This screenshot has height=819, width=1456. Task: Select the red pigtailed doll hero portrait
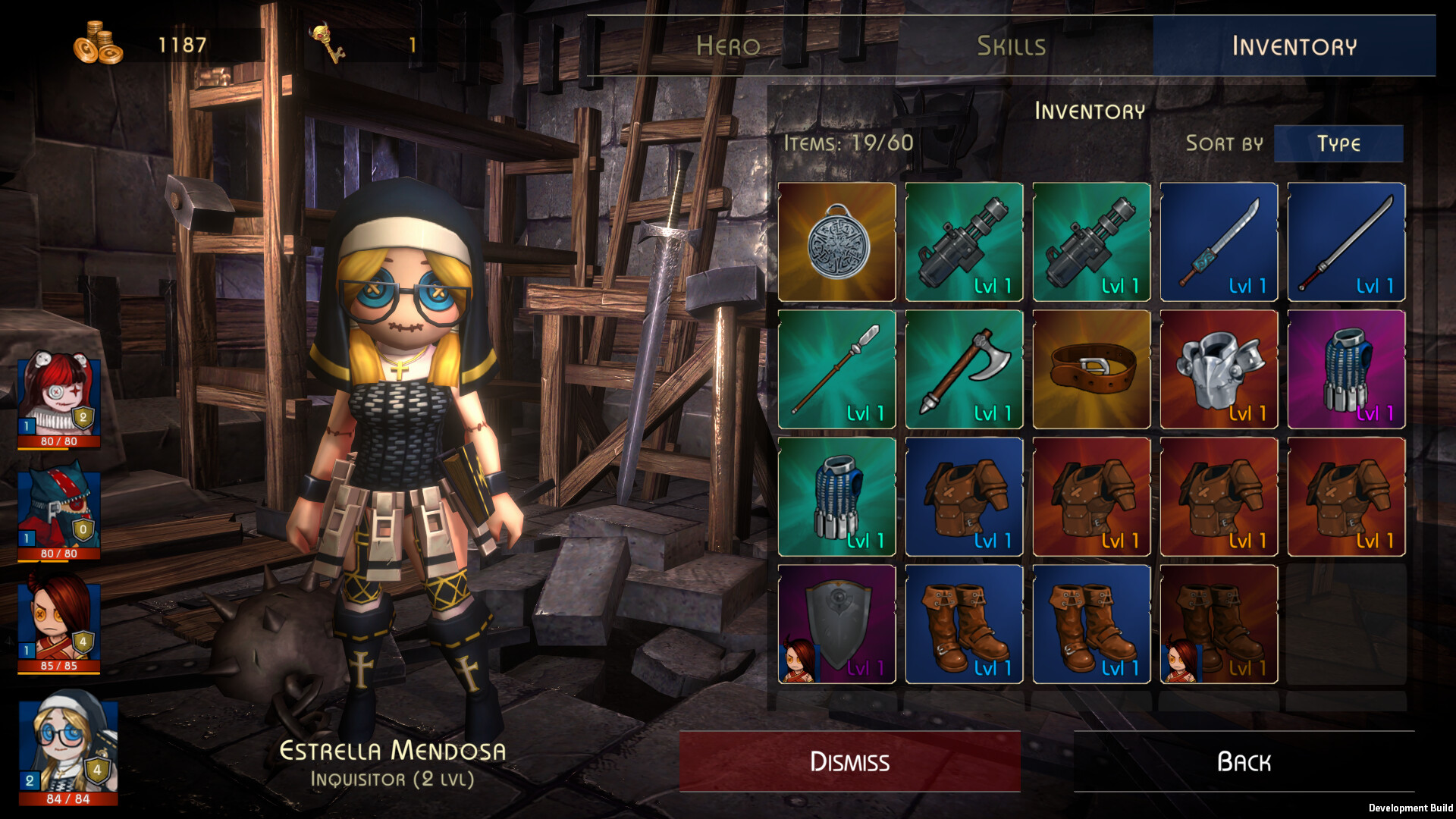(x=59, y=400)
